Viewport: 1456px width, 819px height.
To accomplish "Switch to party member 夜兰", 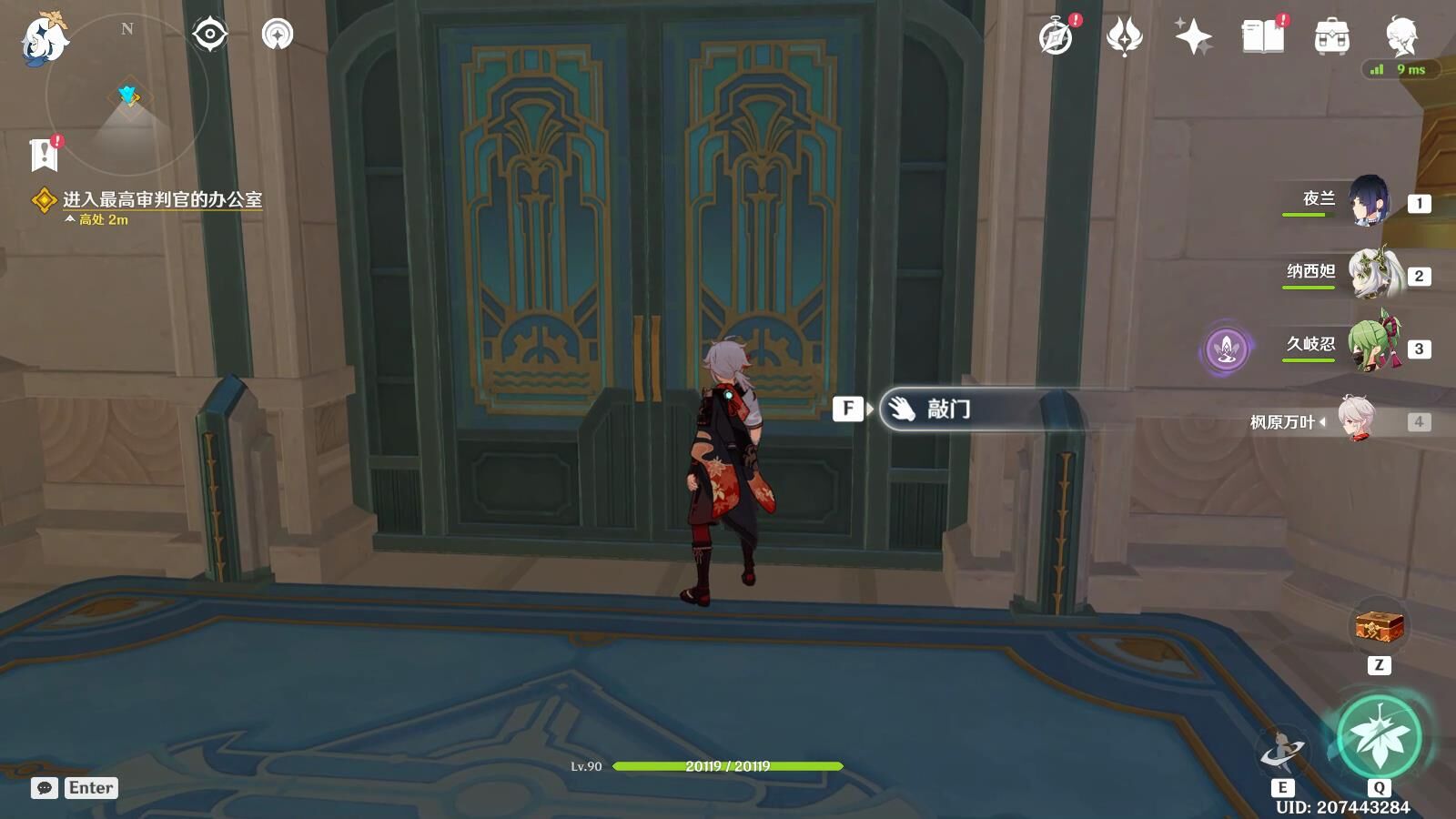I will (x=1368, y=201).
